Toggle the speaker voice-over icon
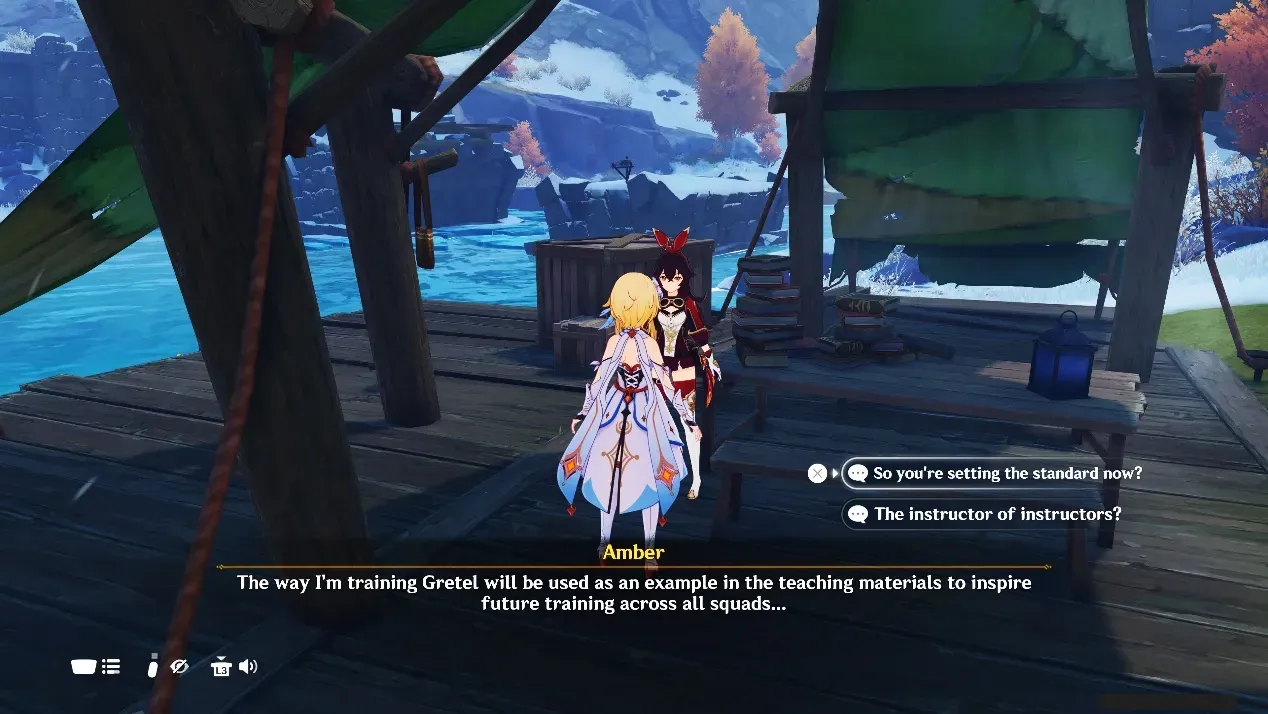 click(x=248, y=666)
